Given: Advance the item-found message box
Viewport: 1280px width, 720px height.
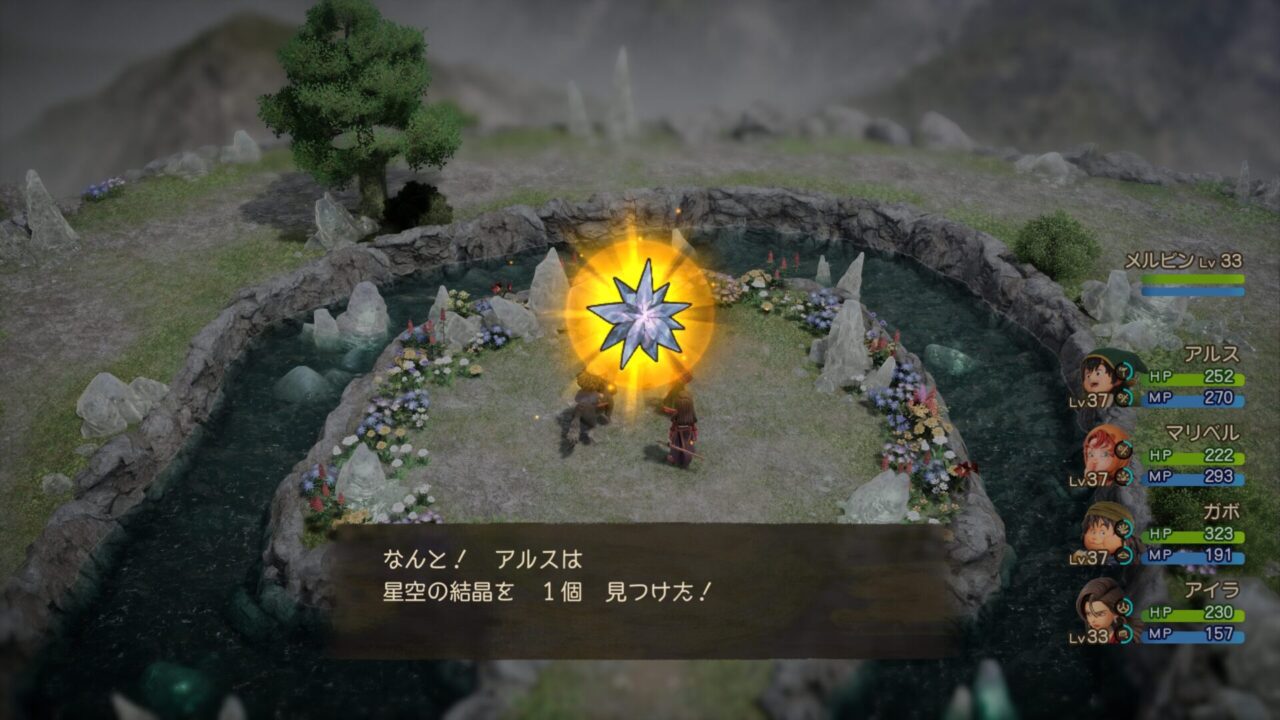Looking at the screenshot, I should click(x=642, y=590).
